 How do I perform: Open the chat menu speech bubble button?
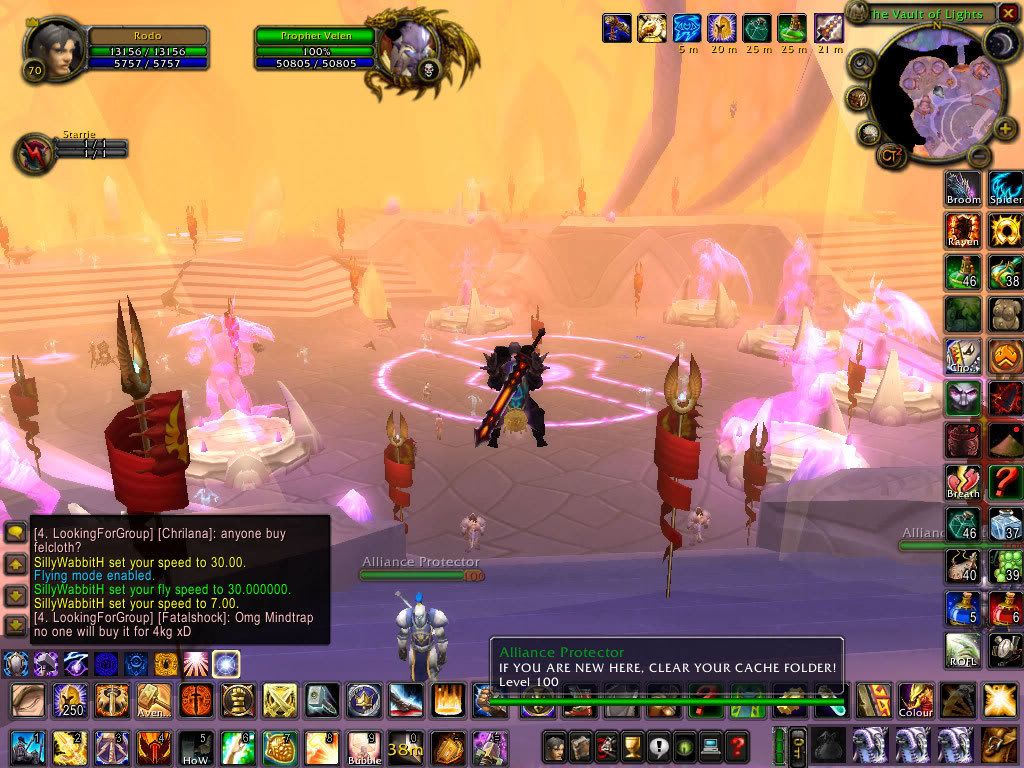[x=15, y=533]
